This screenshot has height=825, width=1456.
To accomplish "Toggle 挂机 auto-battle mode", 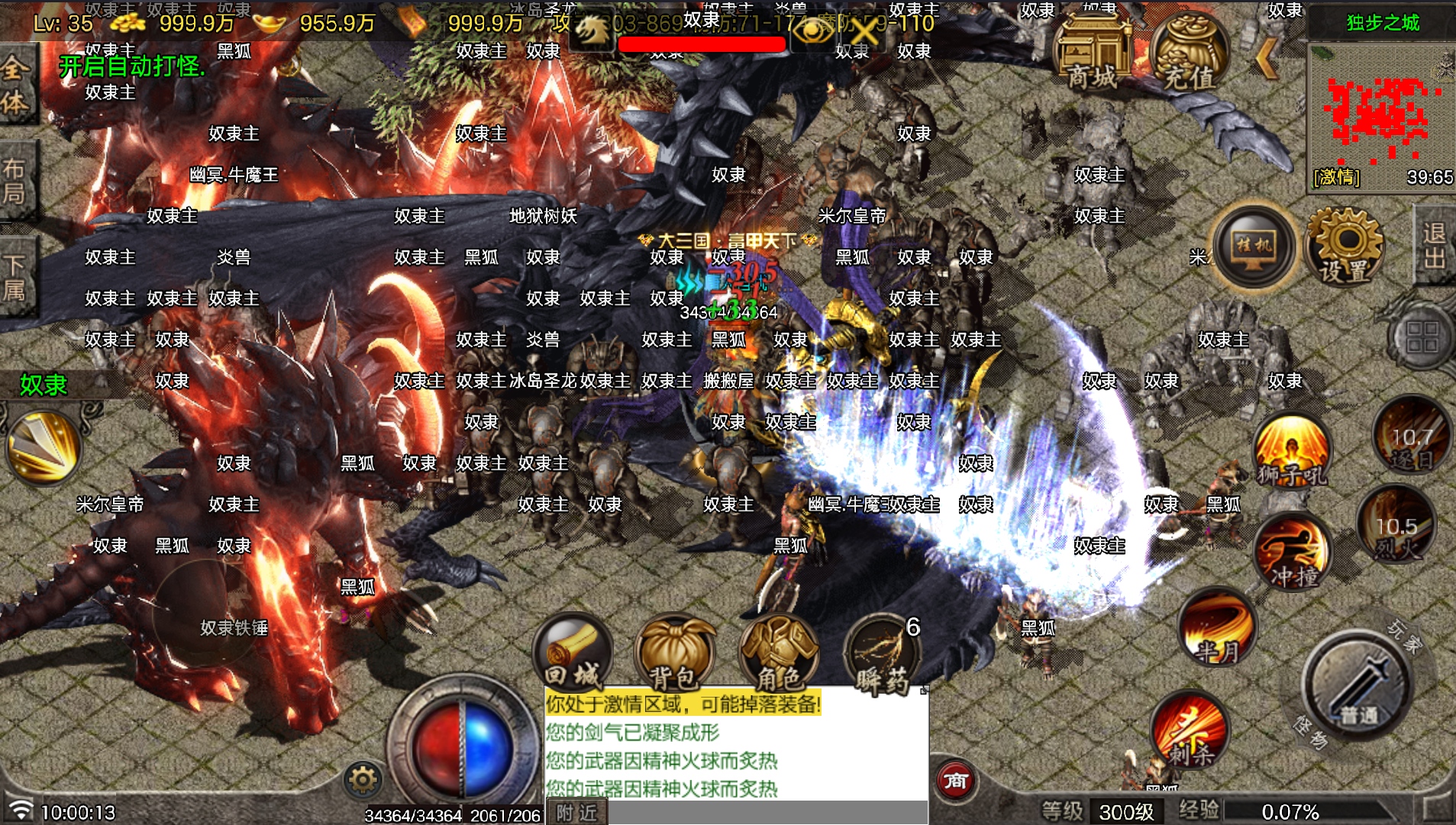I will tap(1254, 247).
